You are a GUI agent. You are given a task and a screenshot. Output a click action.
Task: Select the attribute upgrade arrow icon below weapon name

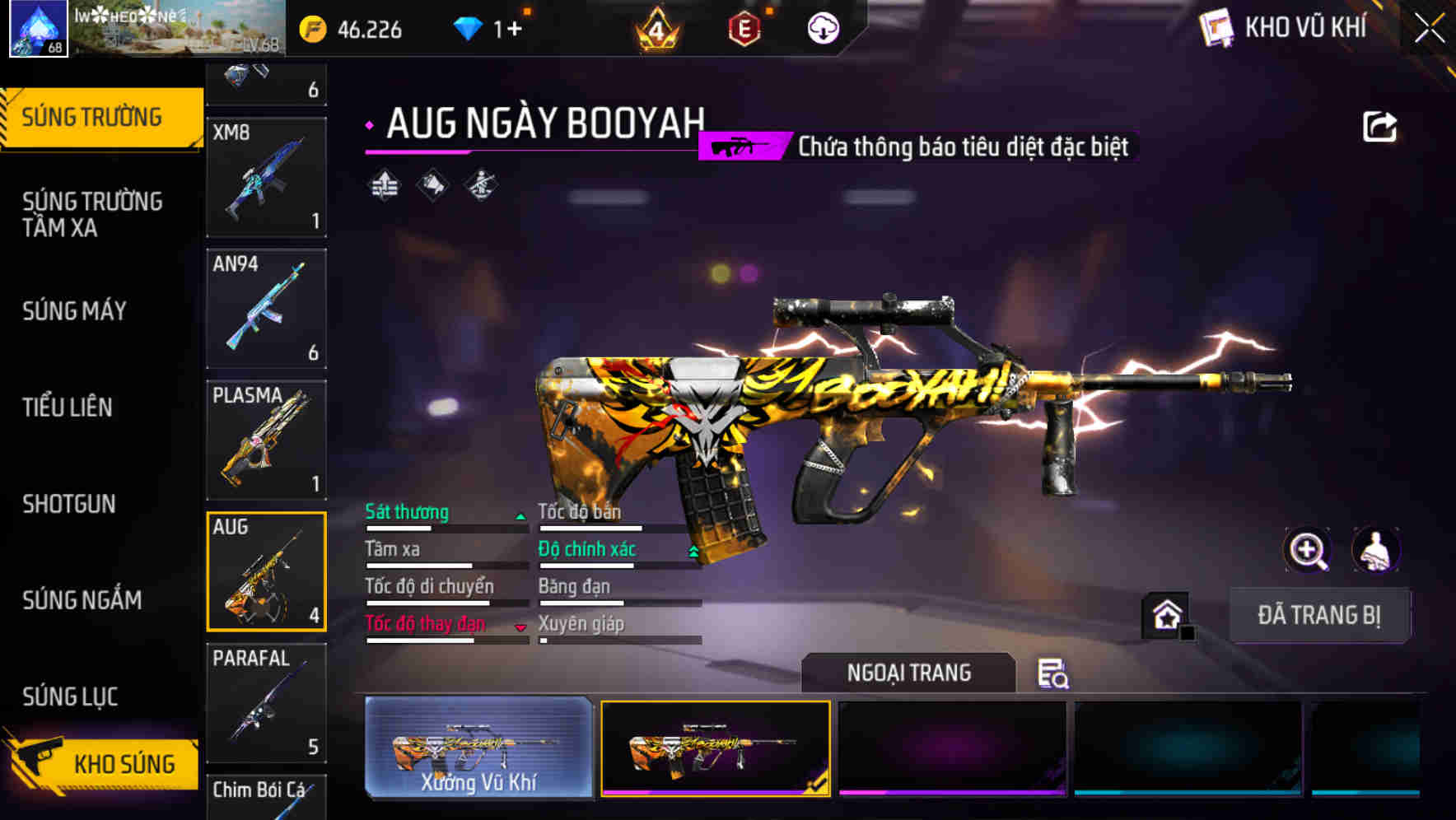[x=384, y=186]
